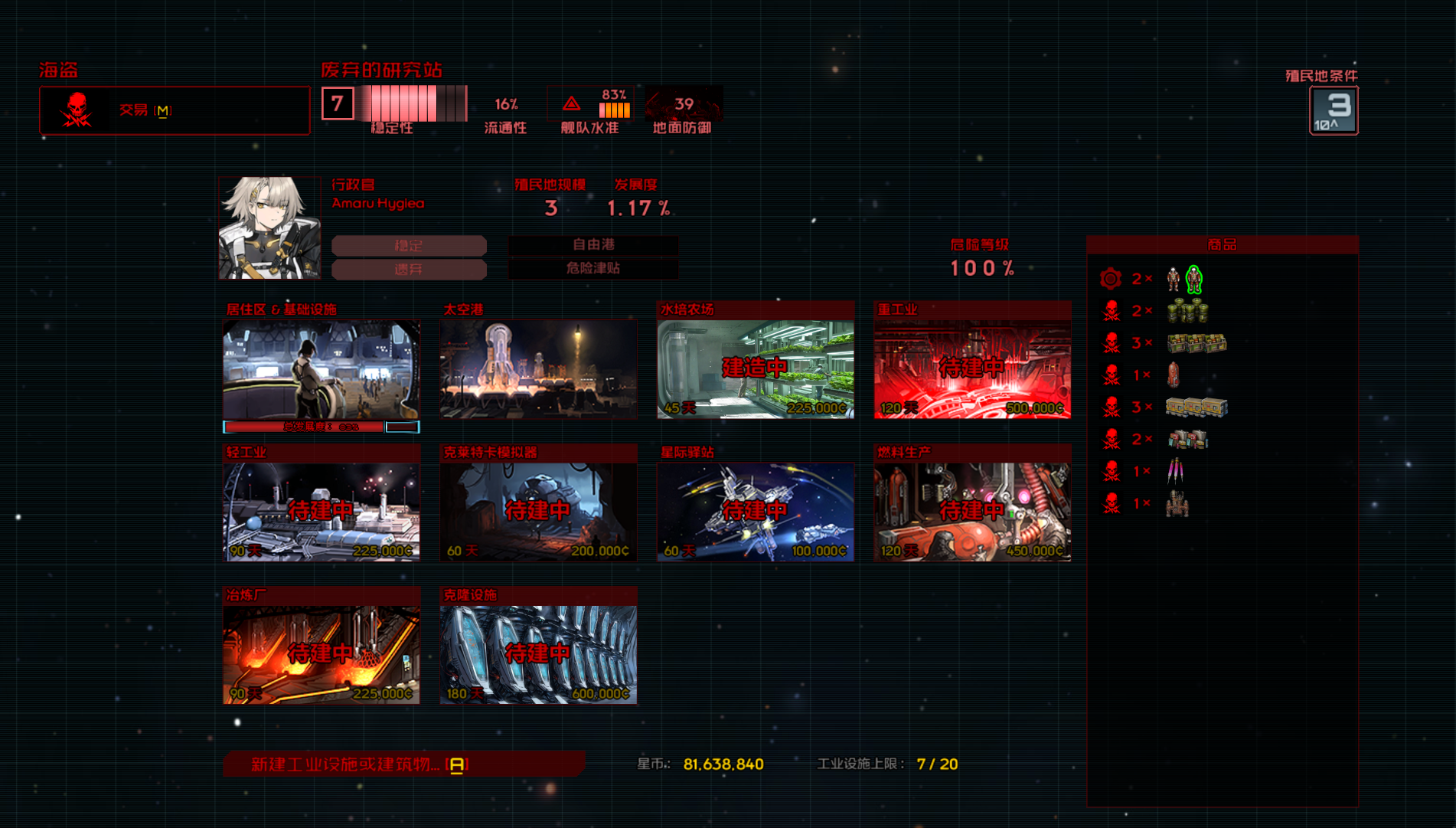This screenshot has height=828, width=1456.
Task: Open the 星际驿站 waystation tile
Action: coord(756,512)
